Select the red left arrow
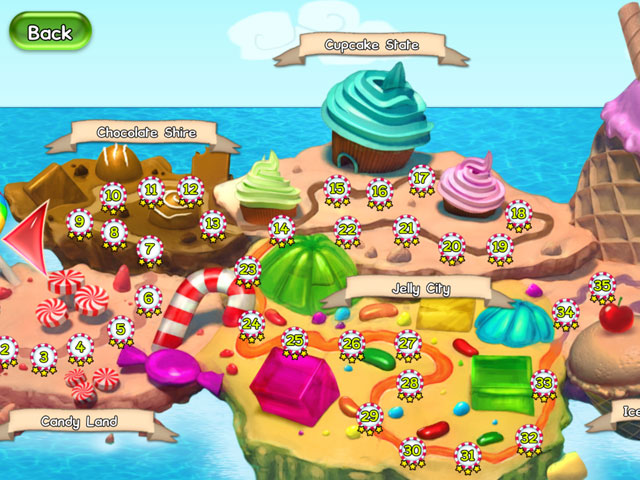This screenshot has width=640, height=480. coord(26,234)
